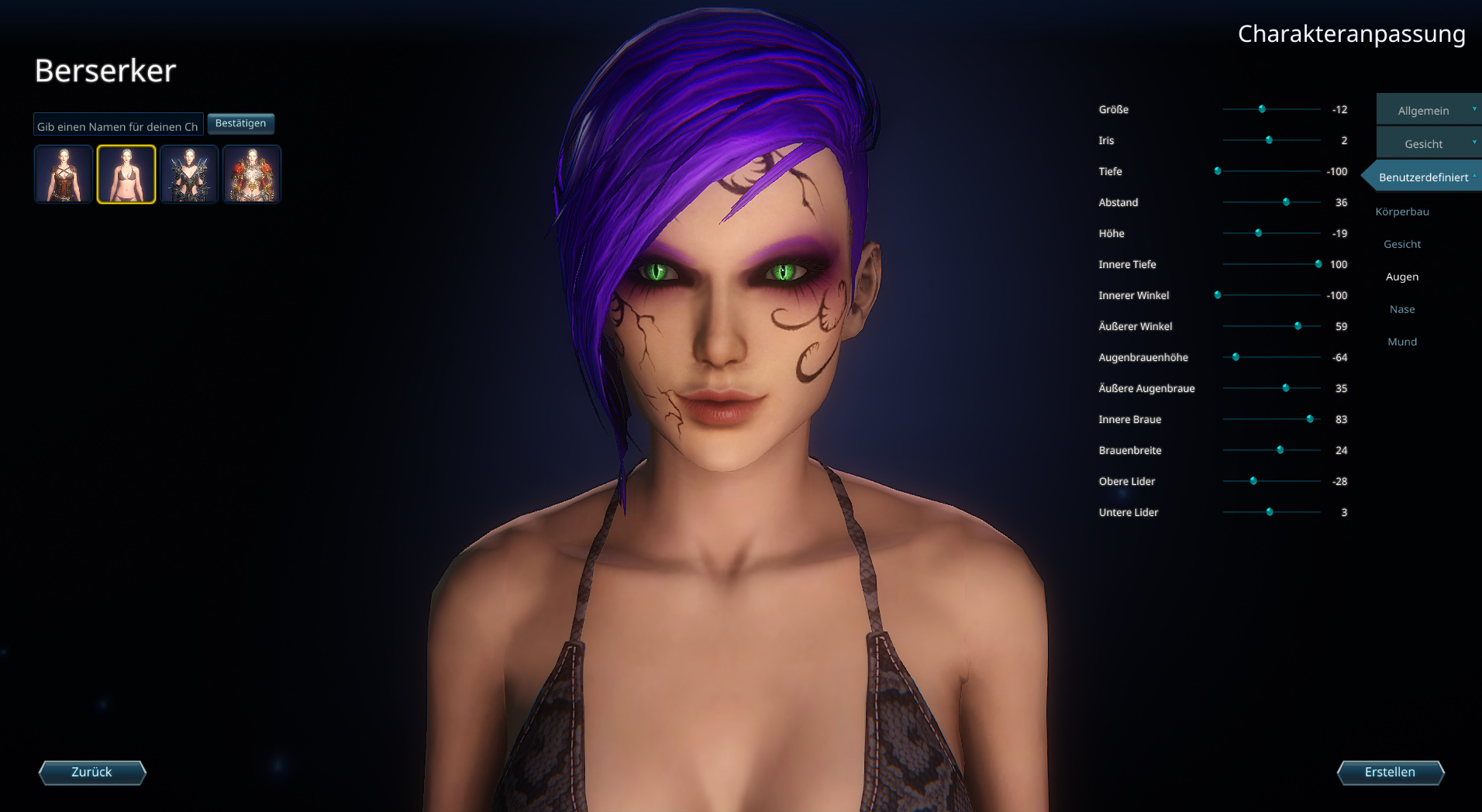The height and width of the screenshot is (812, 1482).
Task: Expand the Allgemein section
Action: tap(1428, 111)
